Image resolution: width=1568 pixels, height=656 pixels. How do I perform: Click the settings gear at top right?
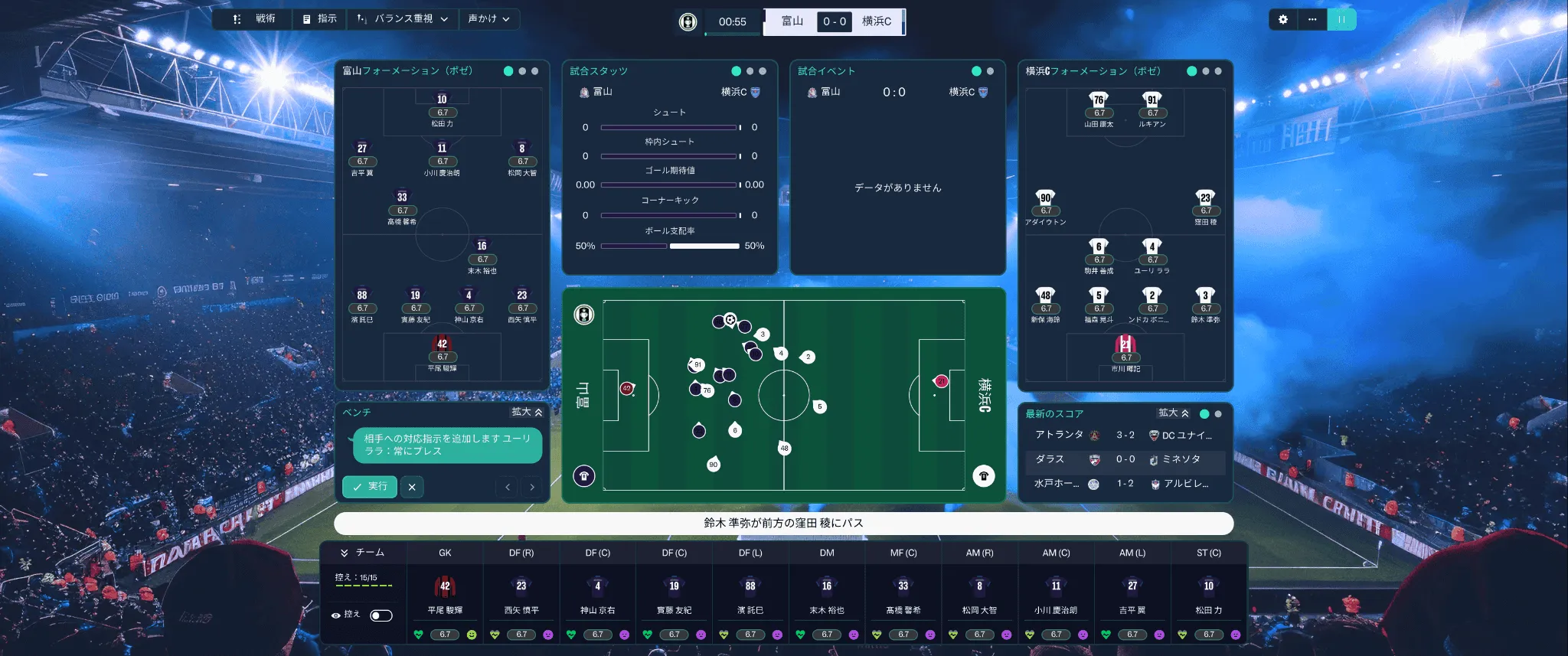[1284, 20]
